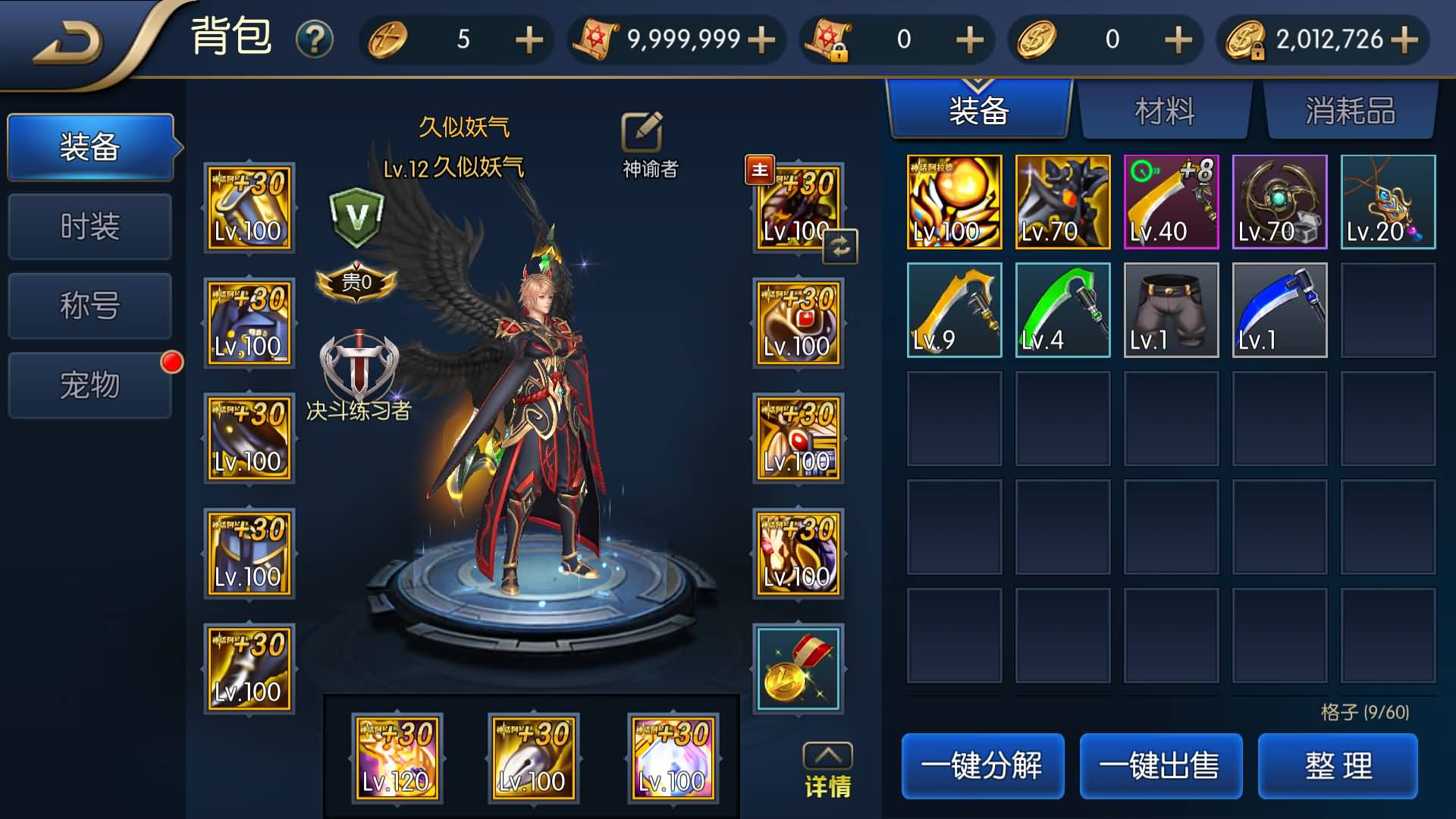Select the Lv.1 blue scythe

[x=1279, y=310]
